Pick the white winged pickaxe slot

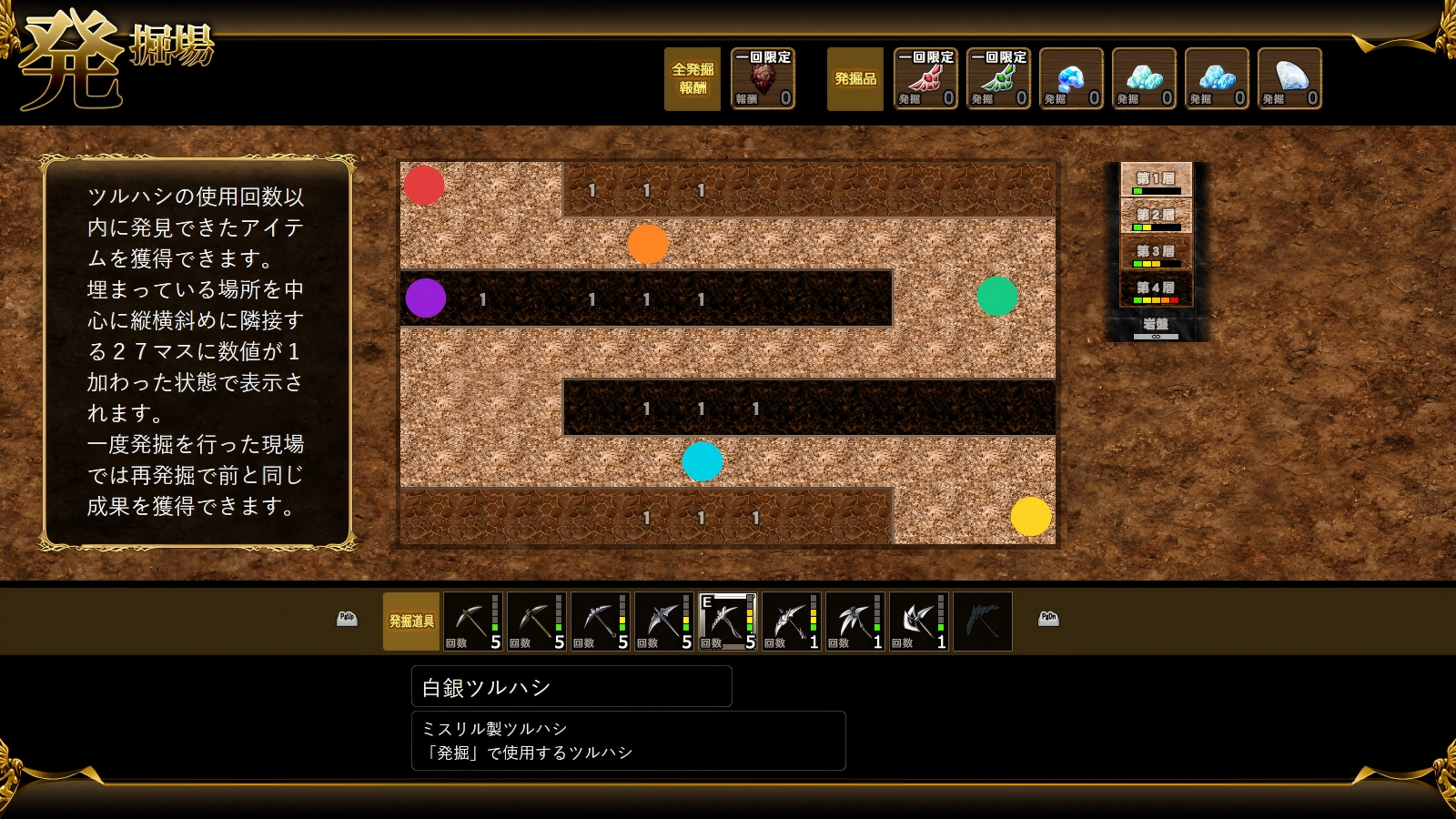[854, 622]
